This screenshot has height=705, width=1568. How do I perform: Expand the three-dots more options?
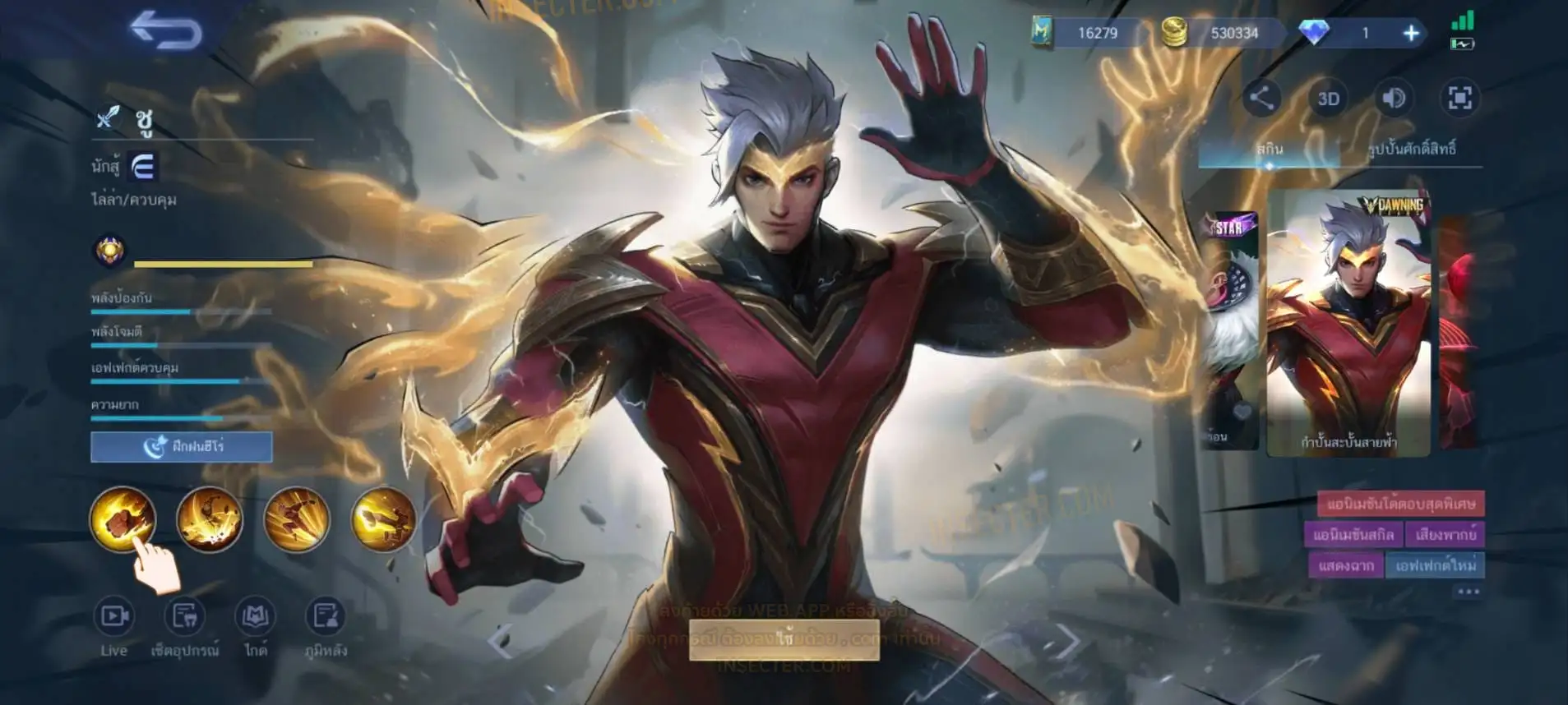pyautogui.click(x=1468, y=592)
